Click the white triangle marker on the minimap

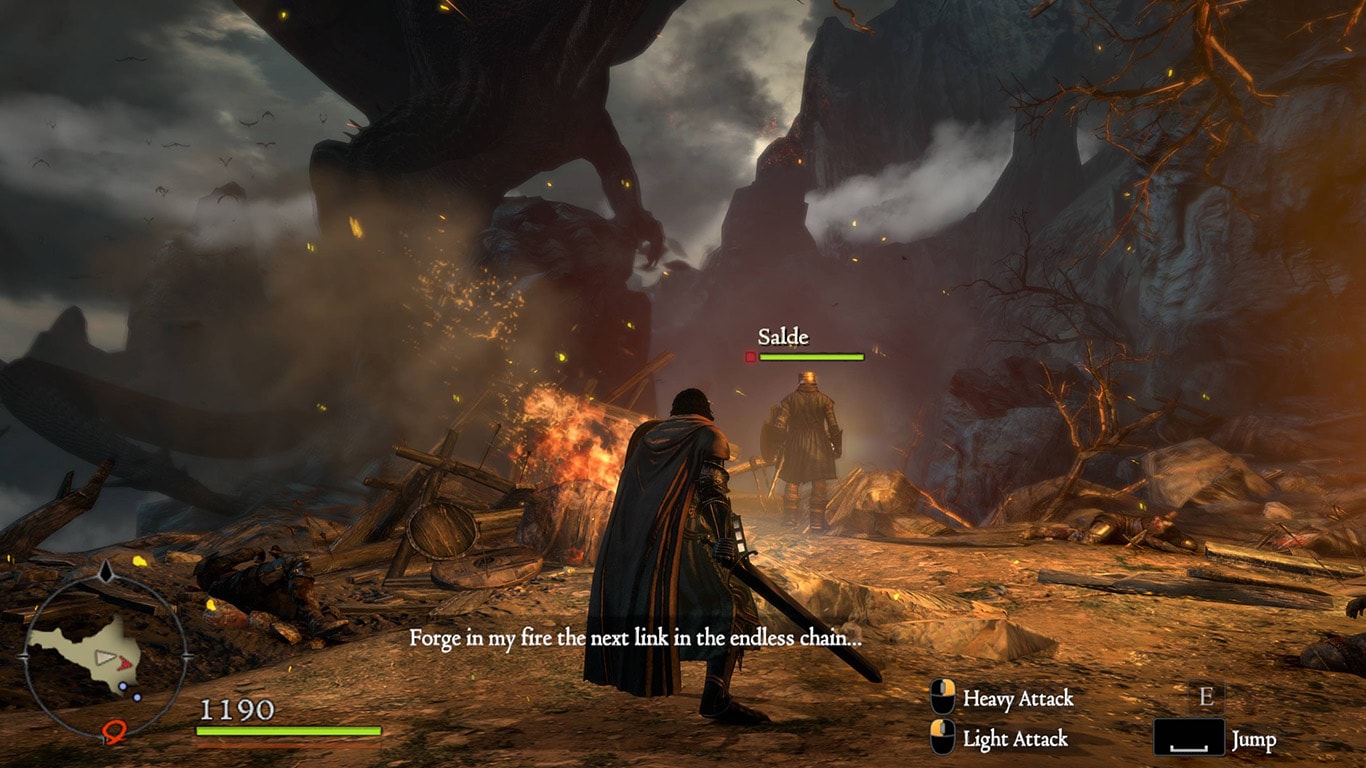[105, 657]
